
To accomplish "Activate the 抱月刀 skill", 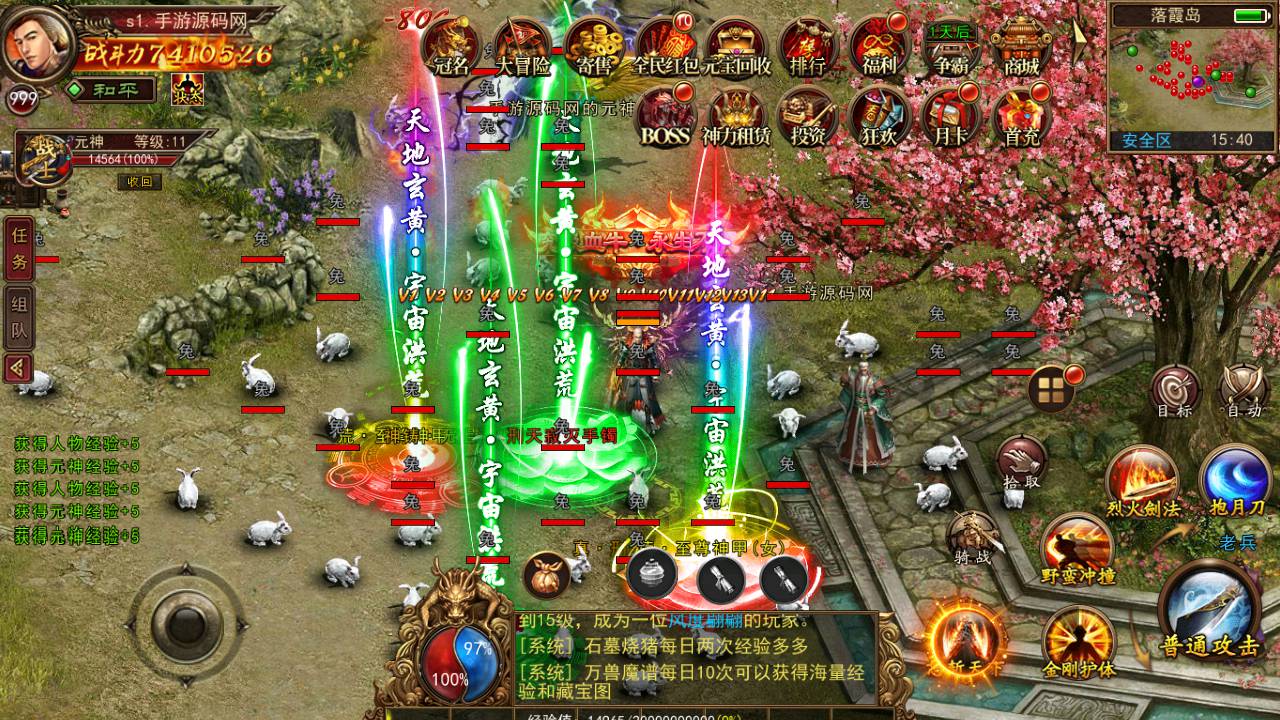I will tap(1235, 480).
